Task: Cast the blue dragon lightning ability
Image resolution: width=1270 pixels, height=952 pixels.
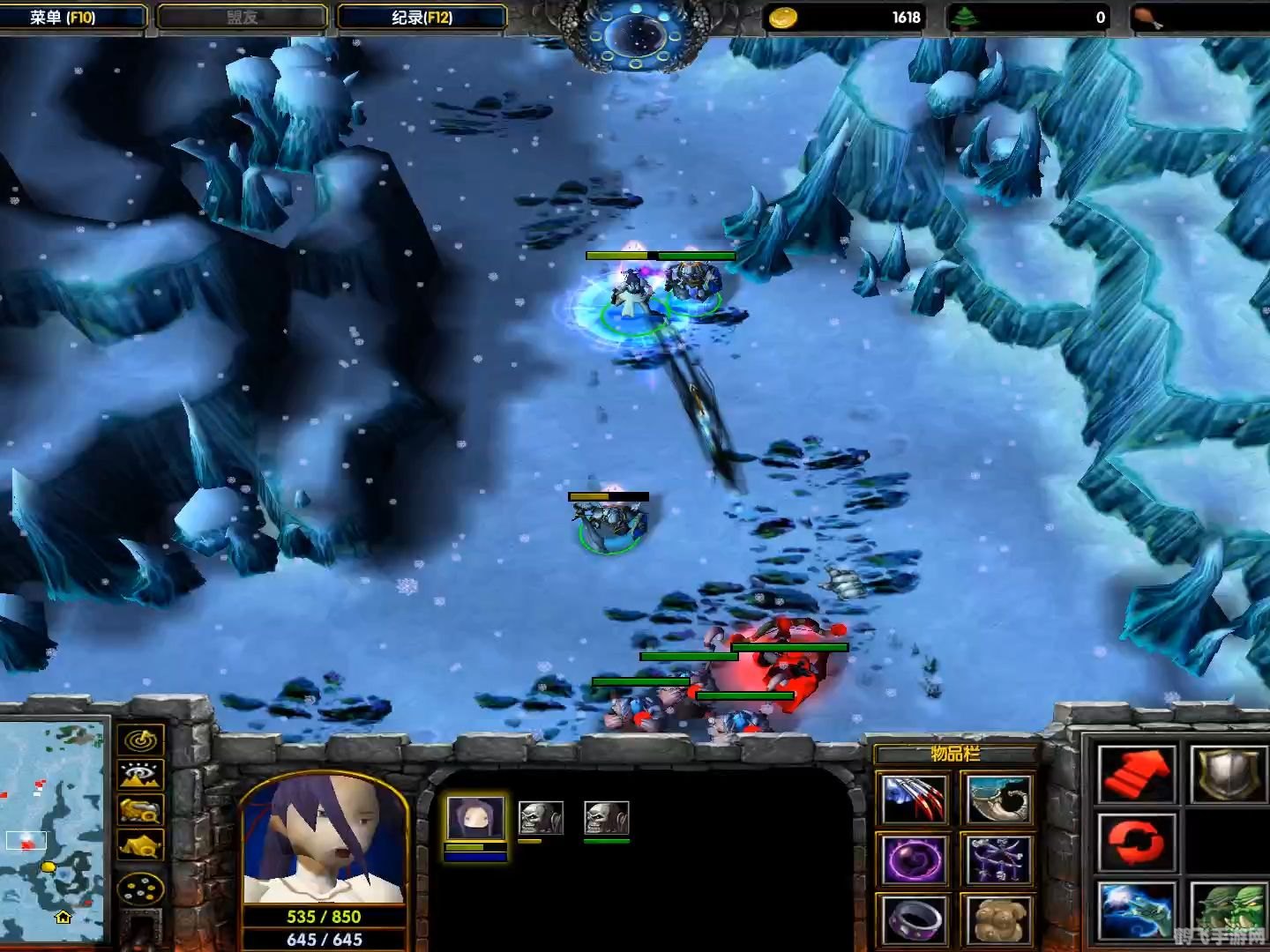Action: [x=1137, y=911]
